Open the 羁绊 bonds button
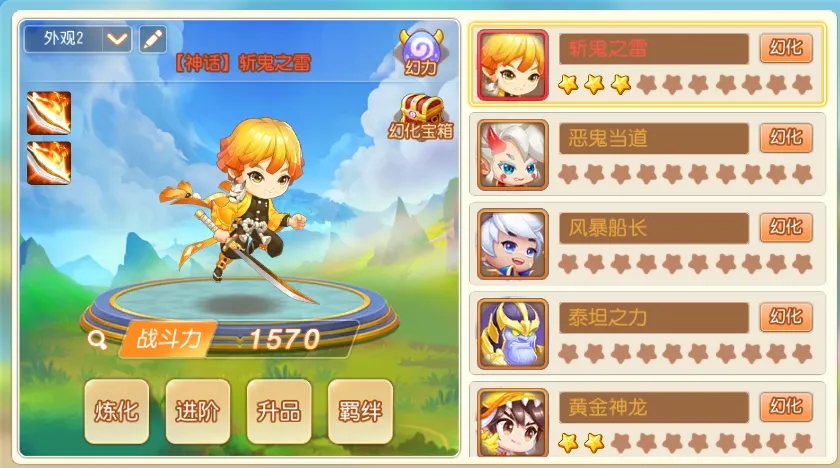 coord(360,411)
